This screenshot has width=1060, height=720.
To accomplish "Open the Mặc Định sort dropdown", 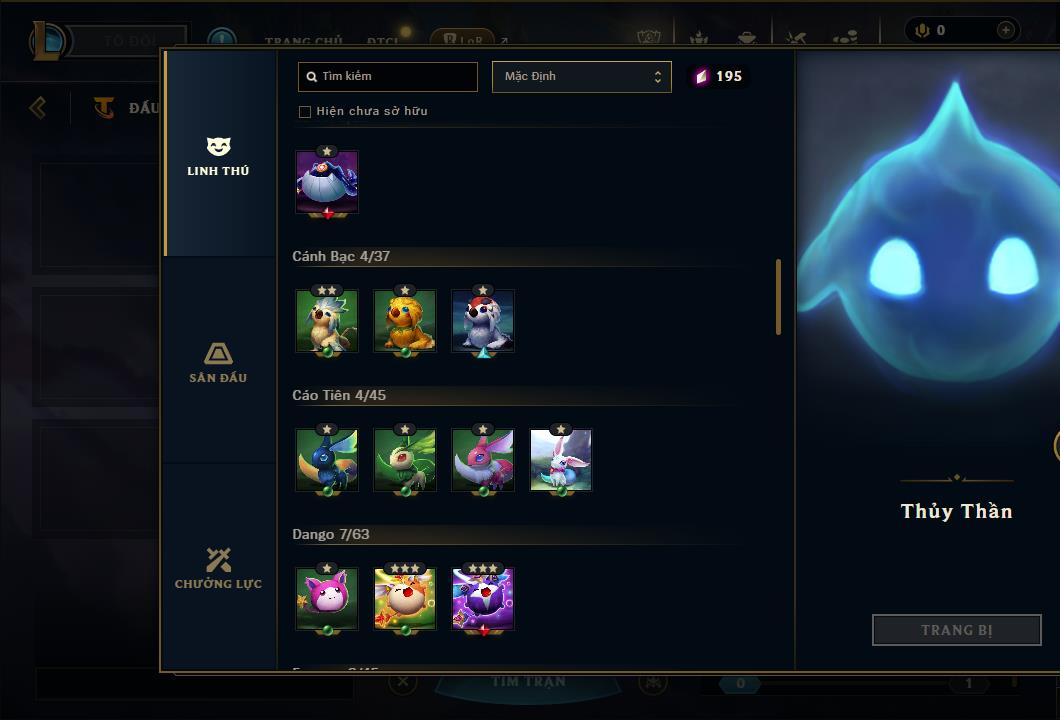I will pyautogui.click(x=581, y=77).
